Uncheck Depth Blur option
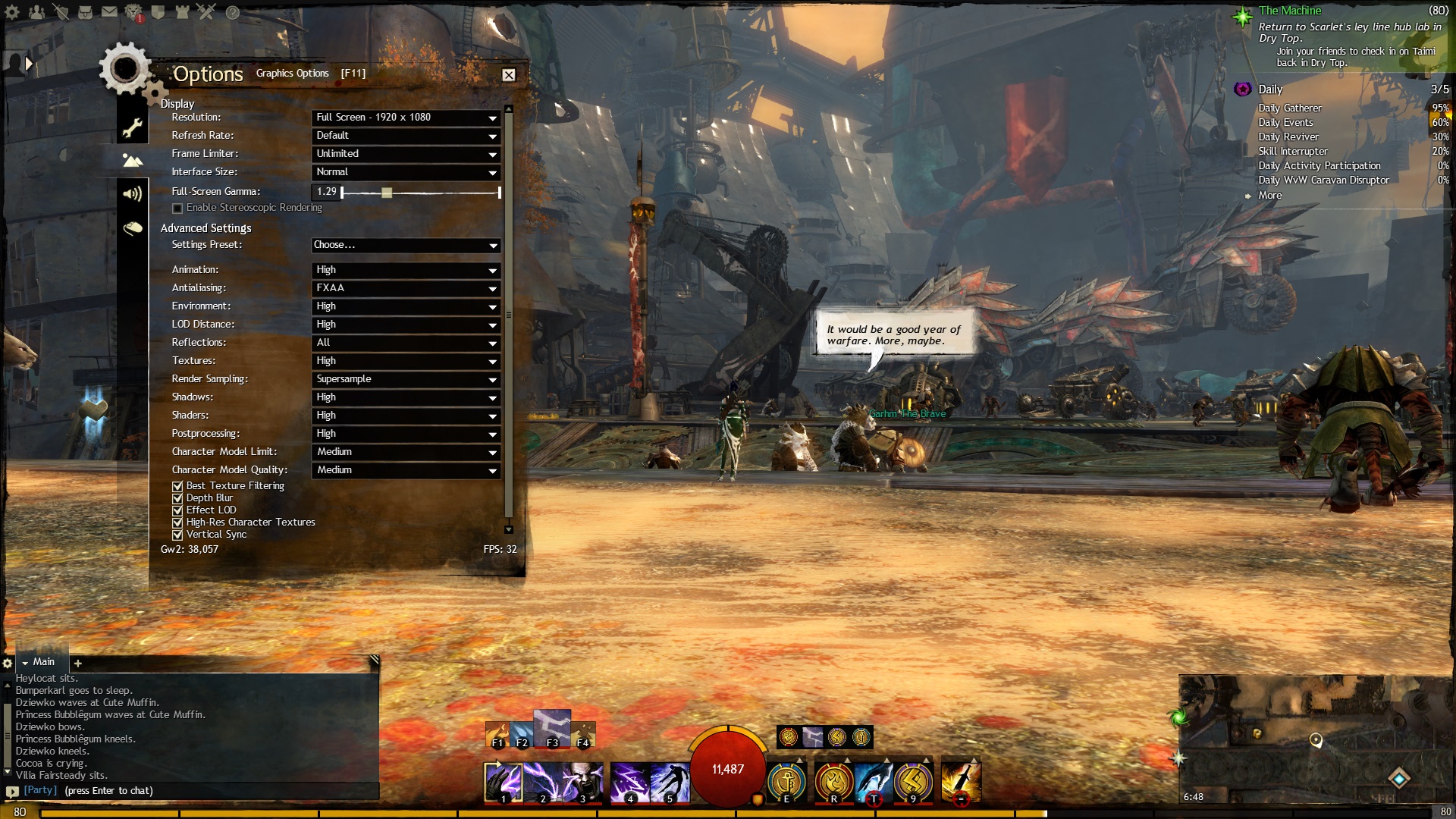This screenshot has width=1456, height=819. click(177, 498)
